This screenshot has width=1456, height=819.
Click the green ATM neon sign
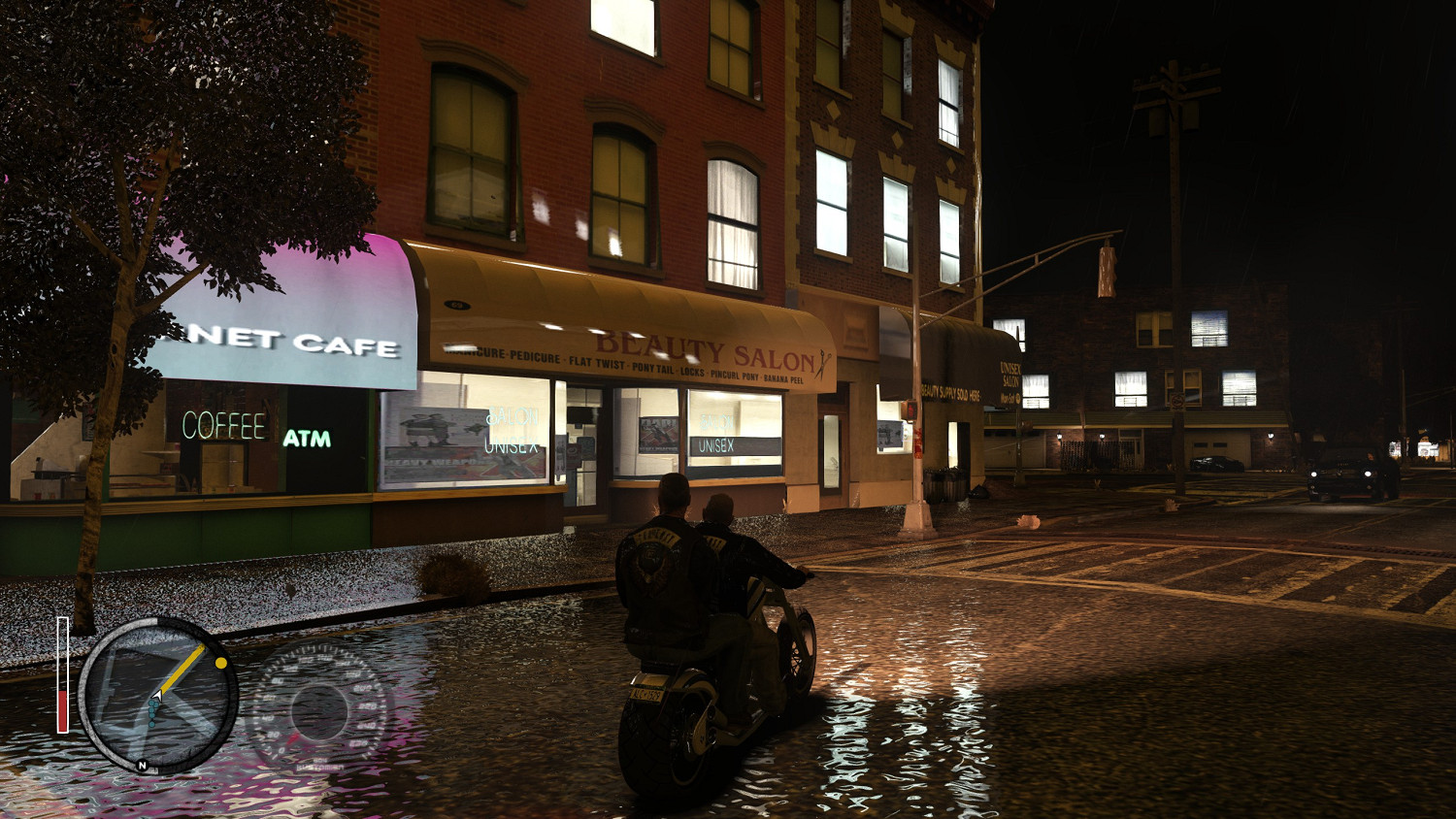click(x=309, y=439)
